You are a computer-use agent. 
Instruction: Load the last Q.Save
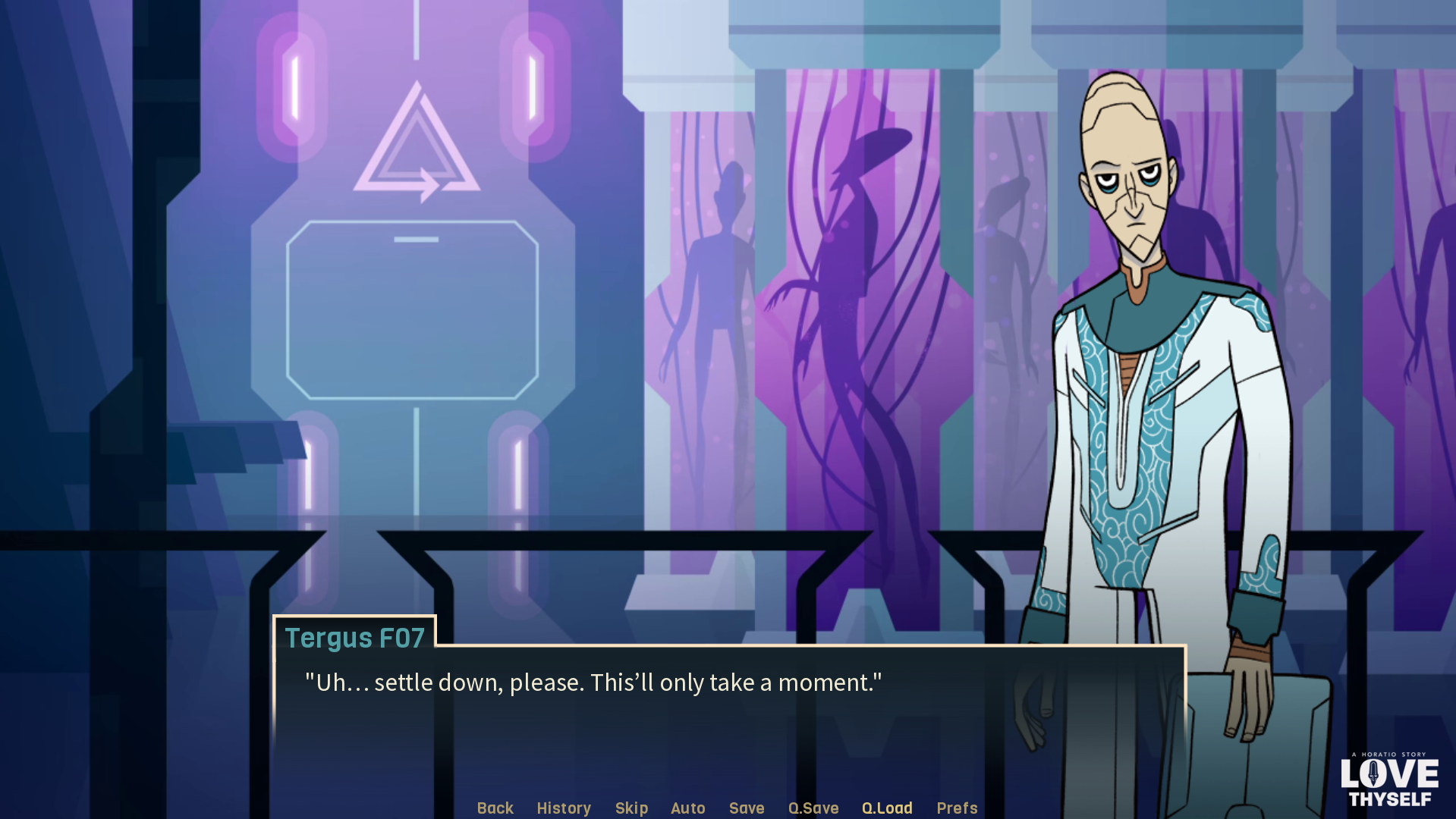point(887,808)
